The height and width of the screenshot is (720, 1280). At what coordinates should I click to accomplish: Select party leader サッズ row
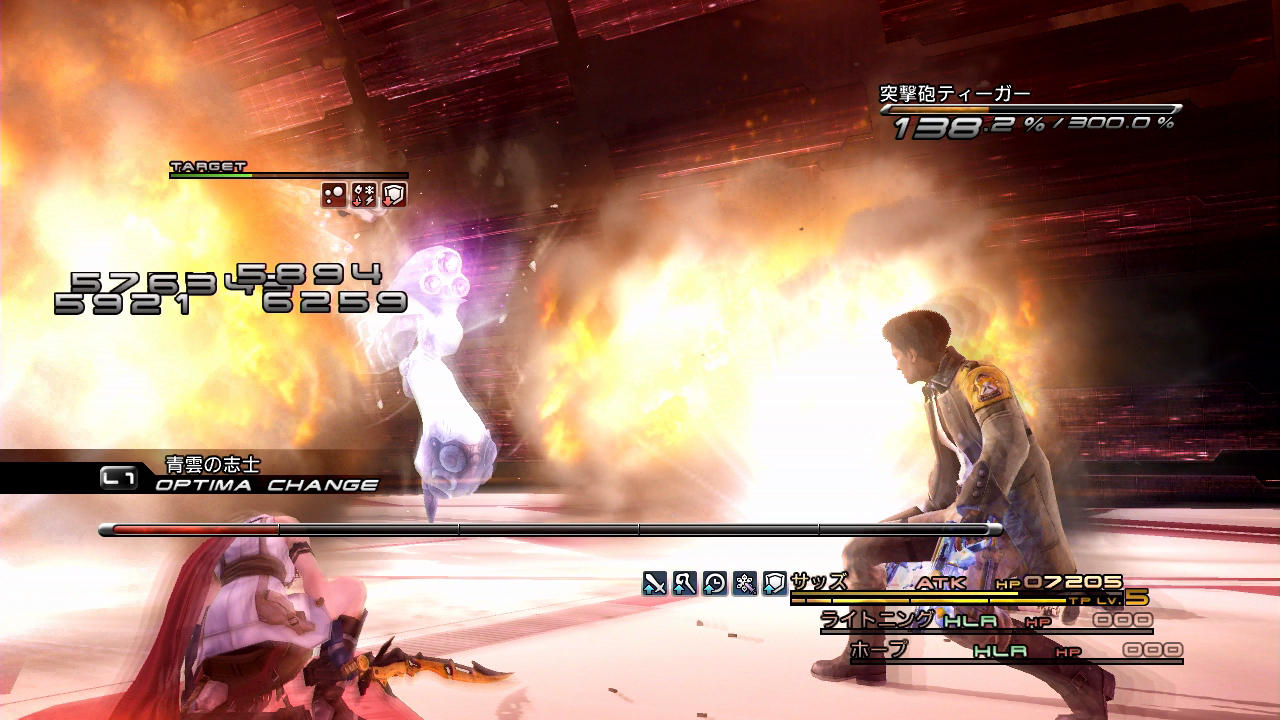click(x=818, y=582)
